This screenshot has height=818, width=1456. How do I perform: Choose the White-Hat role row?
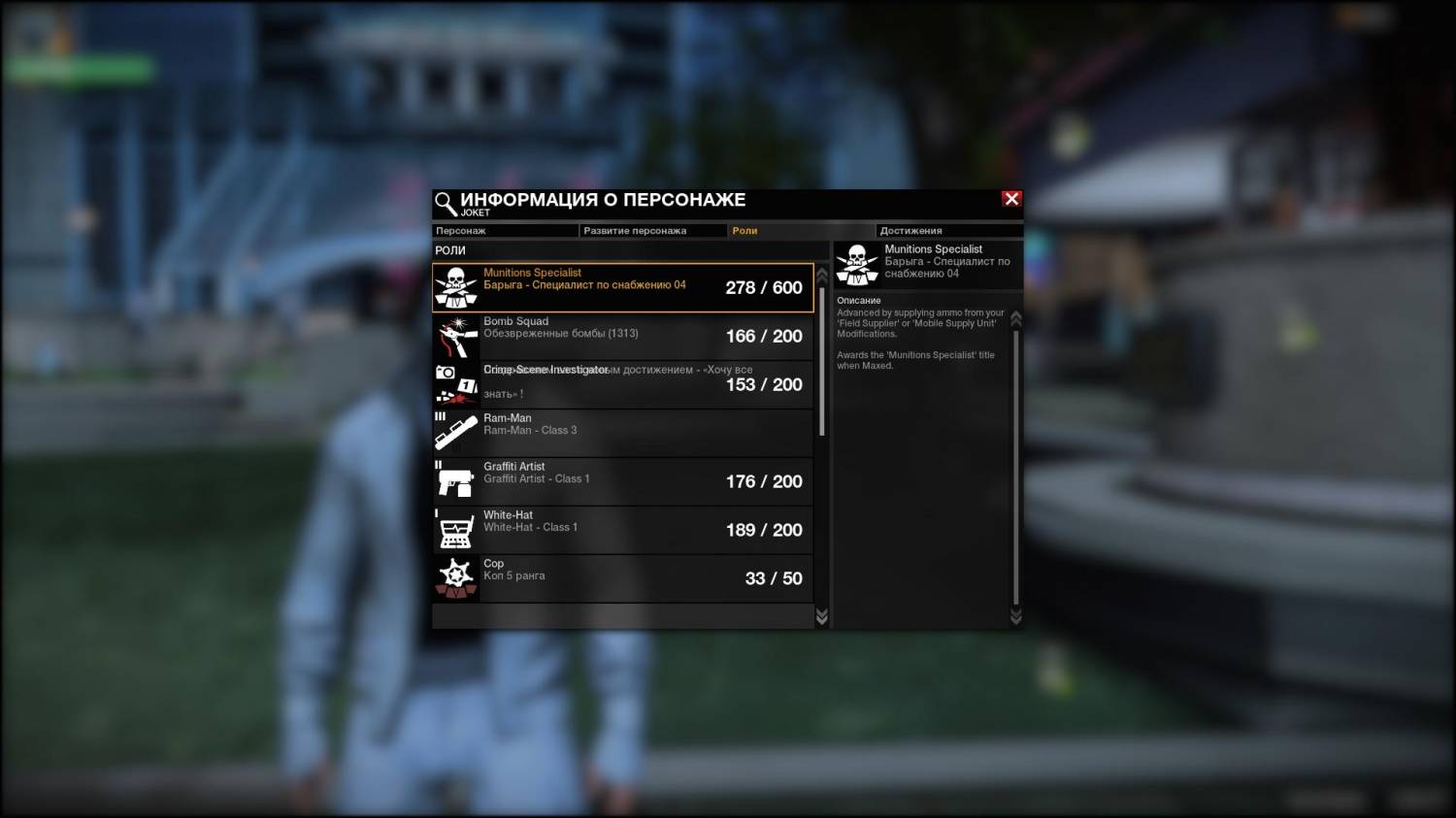point(622,530)
